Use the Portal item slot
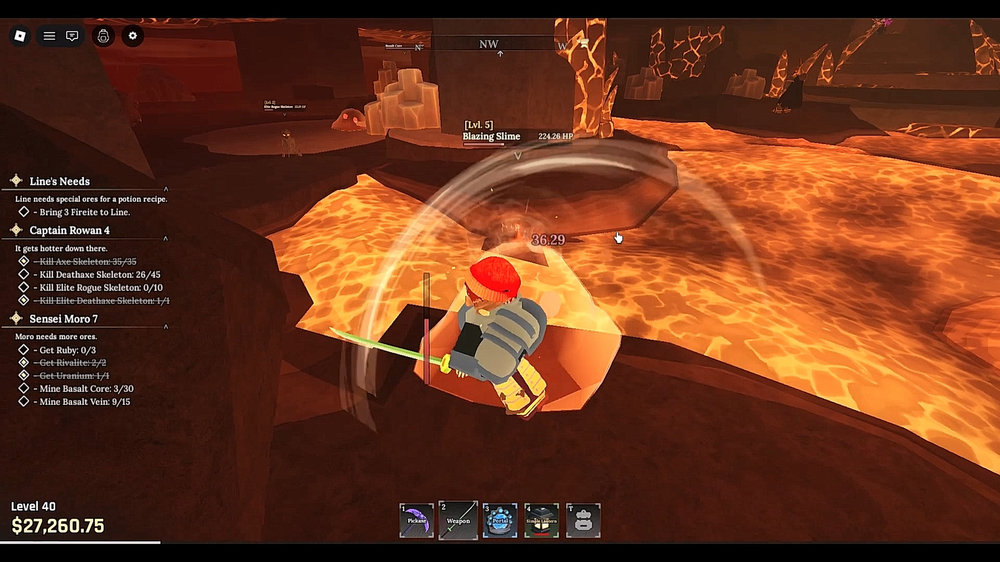This screenshot has width=1000, height=562. point(500,520)
